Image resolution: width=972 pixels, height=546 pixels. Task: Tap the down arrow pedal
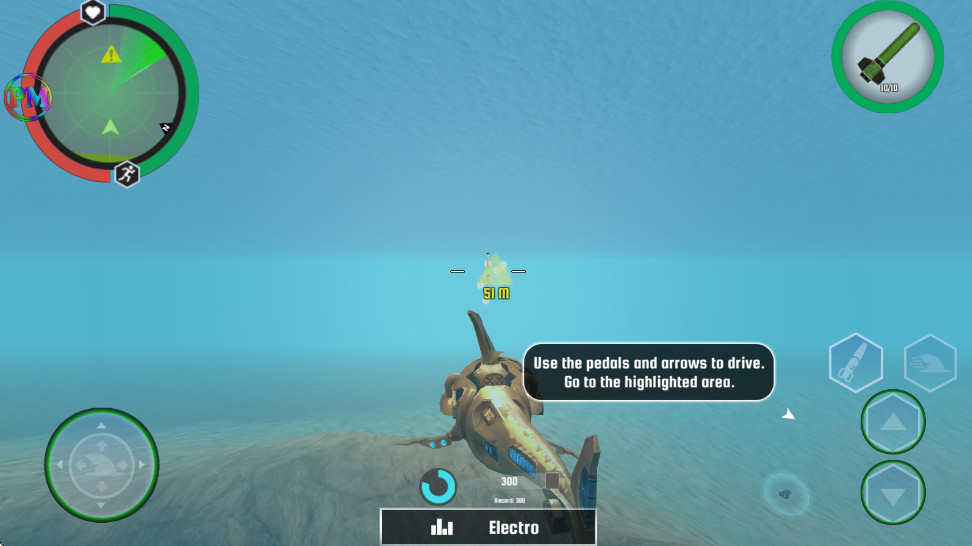892,493
